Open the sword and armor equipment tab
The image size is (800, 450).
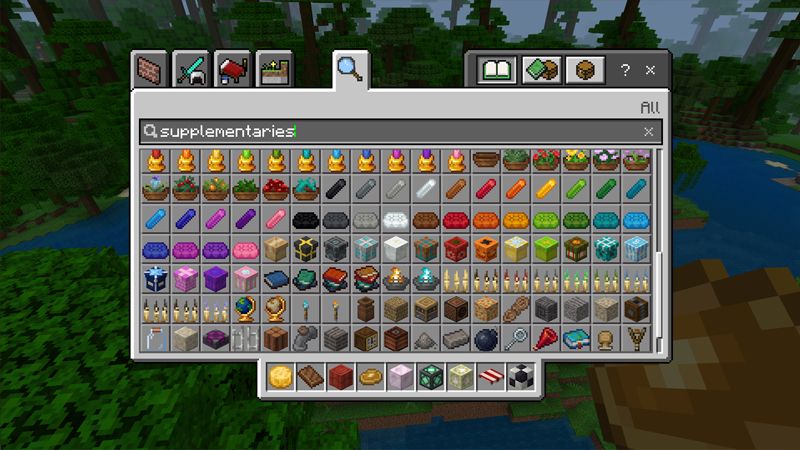click(x=189, y=71)
